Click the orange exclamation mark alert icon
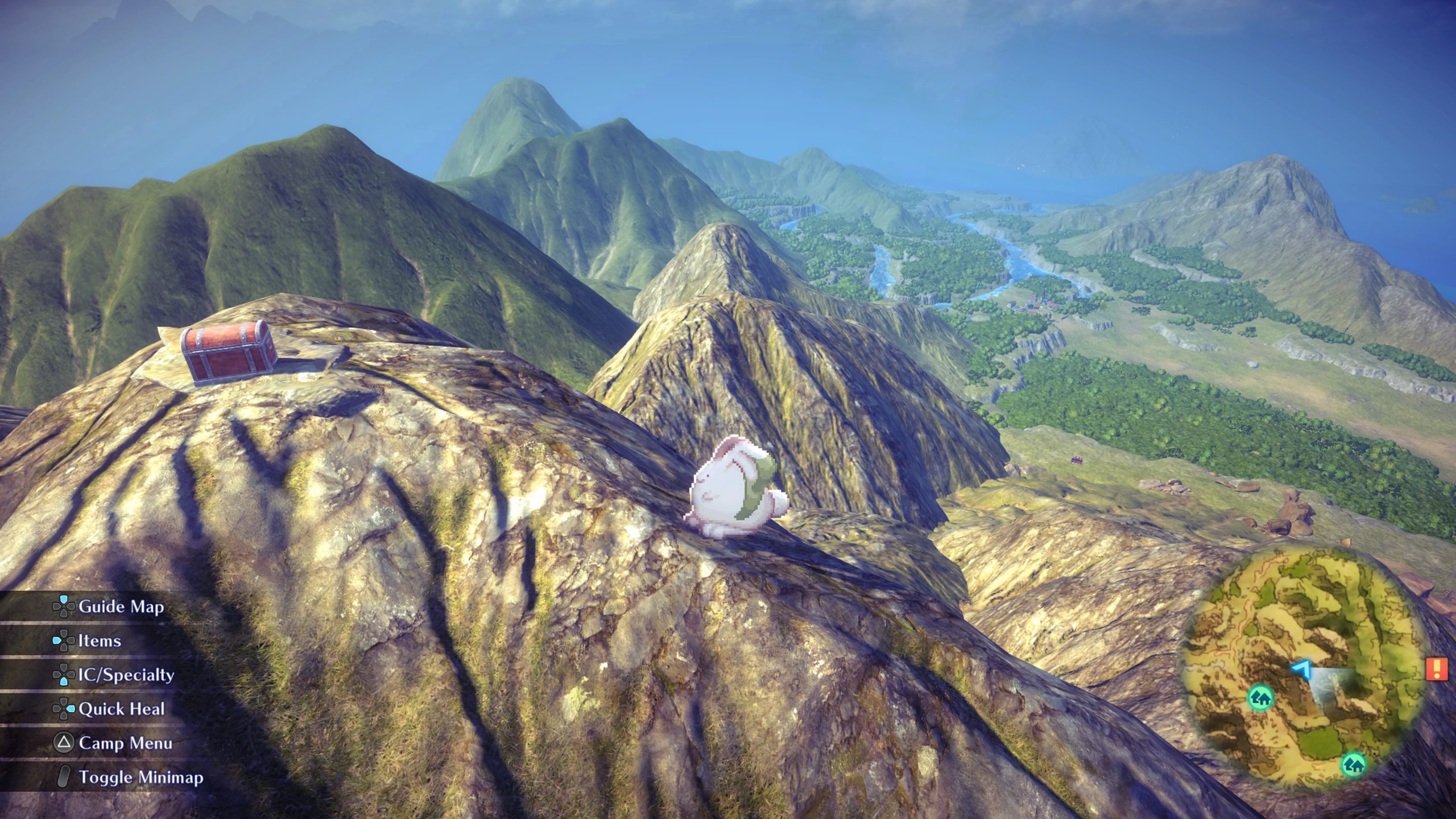1456x819 pixels. click(1437, 669)
